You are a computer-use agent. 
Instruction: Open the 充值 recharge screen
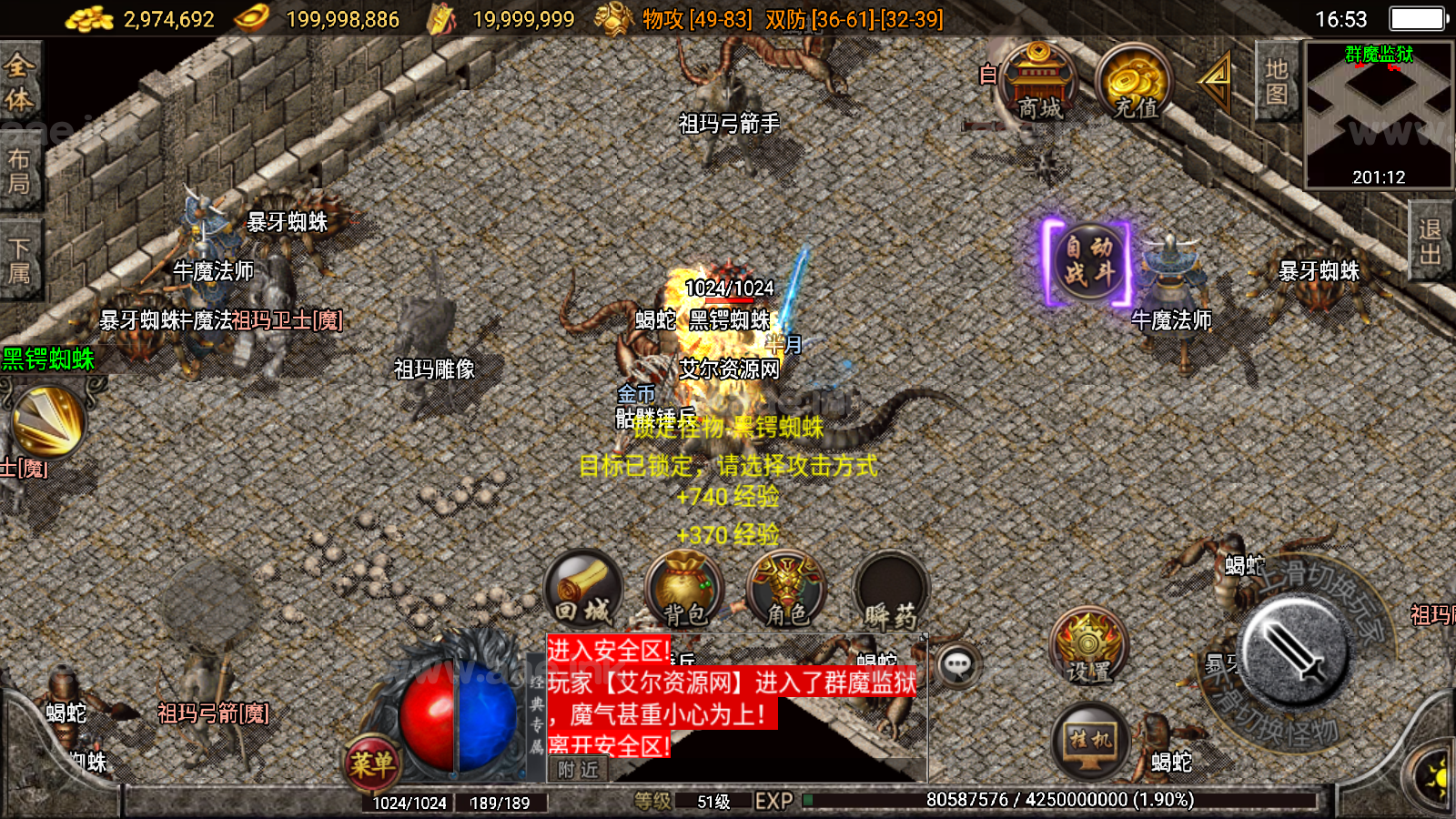[1134, 84]
